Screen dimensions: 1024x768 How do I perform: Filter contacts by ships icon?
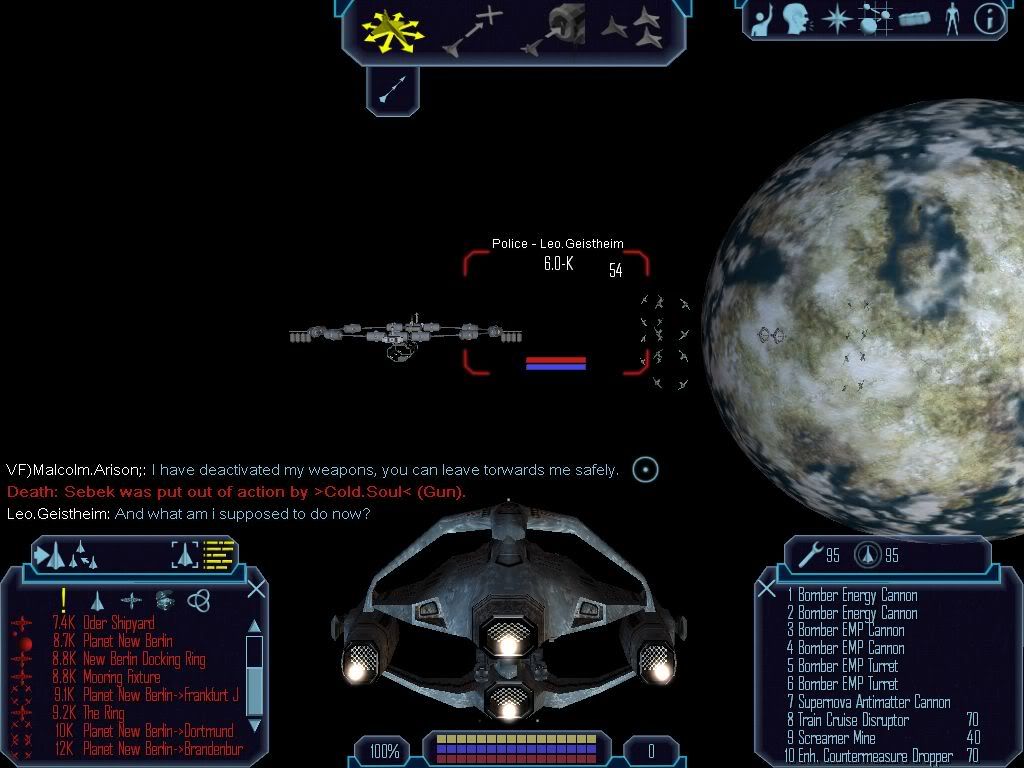coord(97,600)
